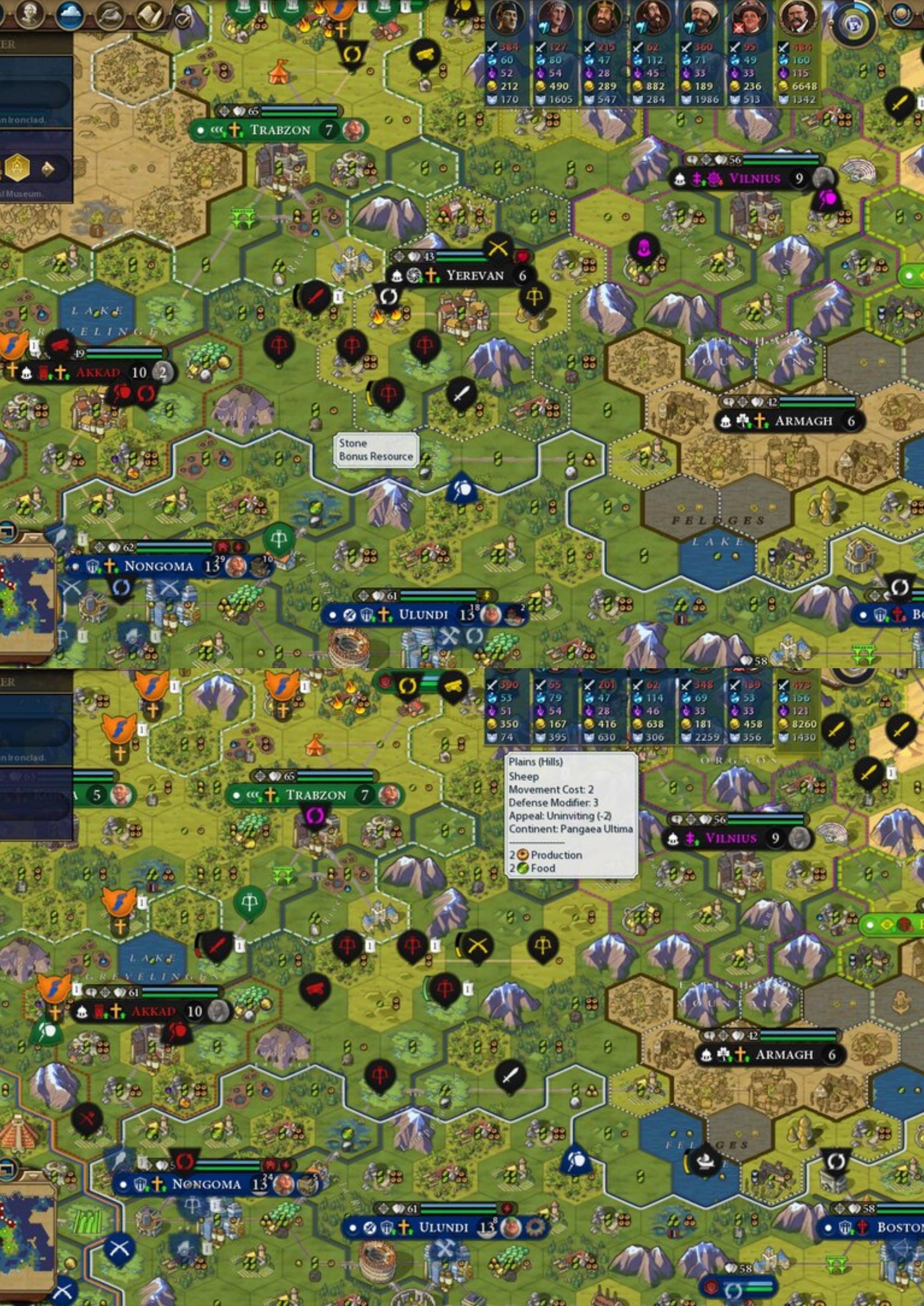
Task: Expand the Vilnius city-state banner details
Action: [x=754, y=178]
